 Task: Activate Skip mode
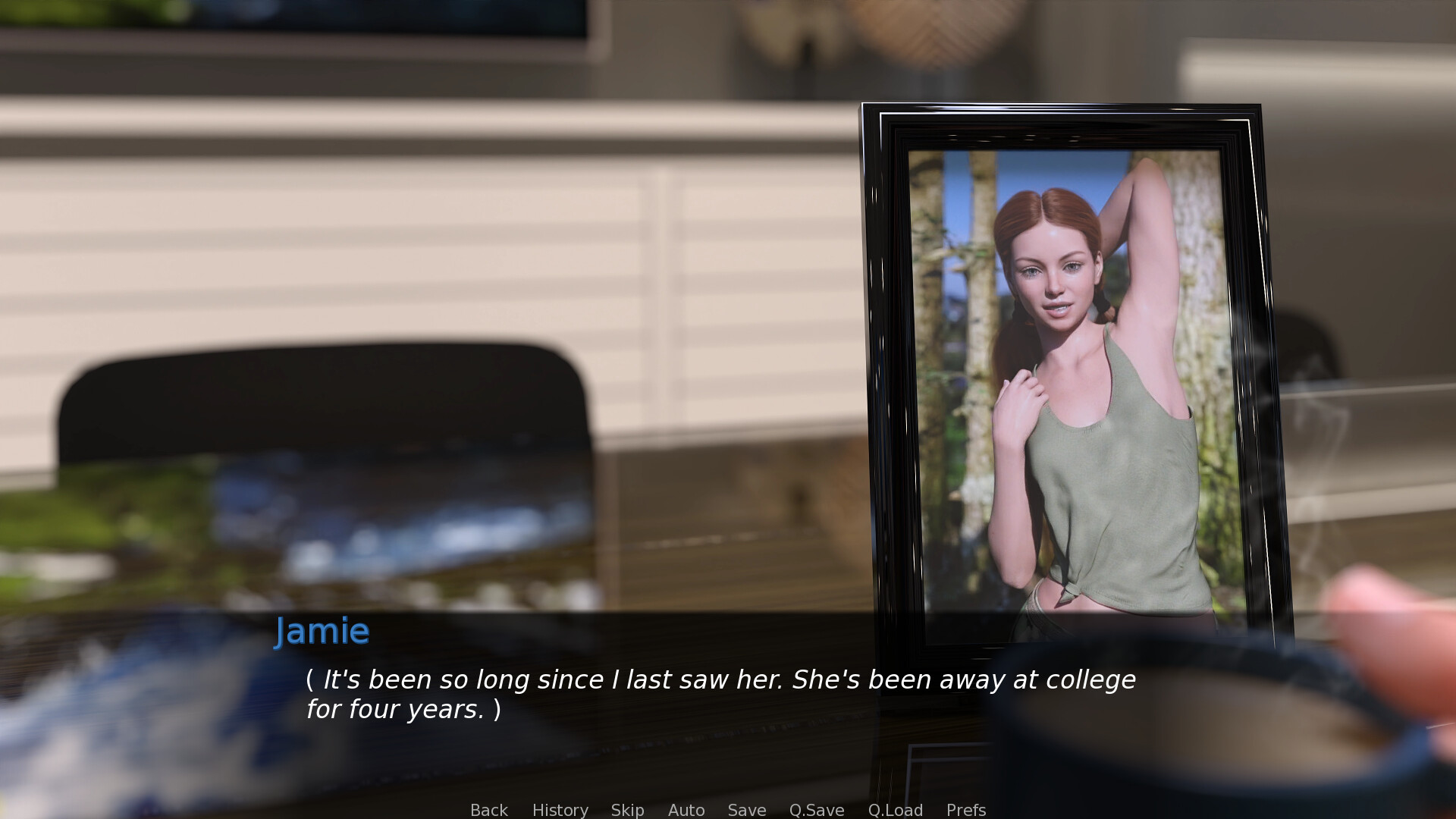click(627, 810)
